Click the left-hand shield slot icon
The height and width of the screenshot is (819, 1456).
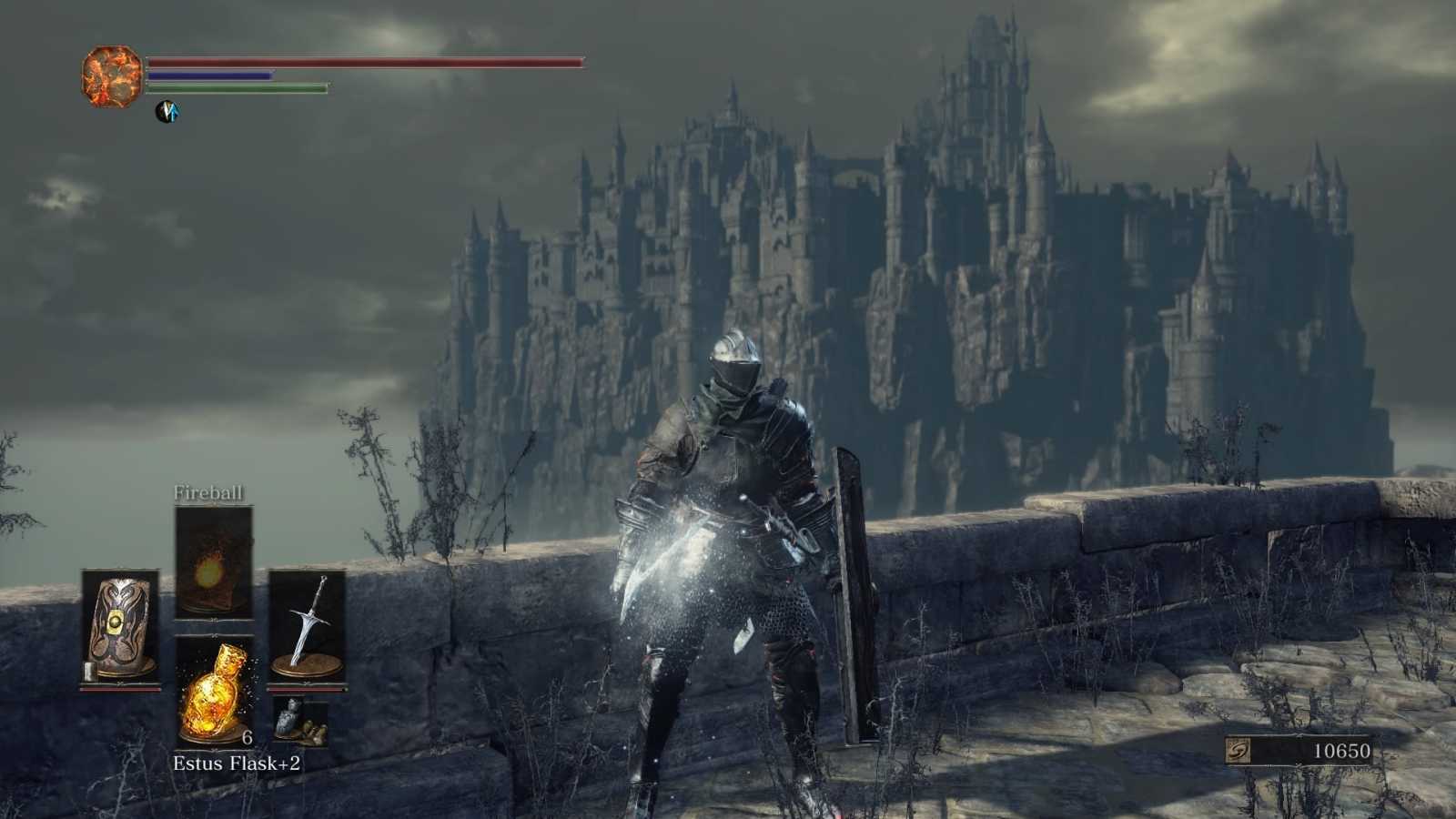119,623
